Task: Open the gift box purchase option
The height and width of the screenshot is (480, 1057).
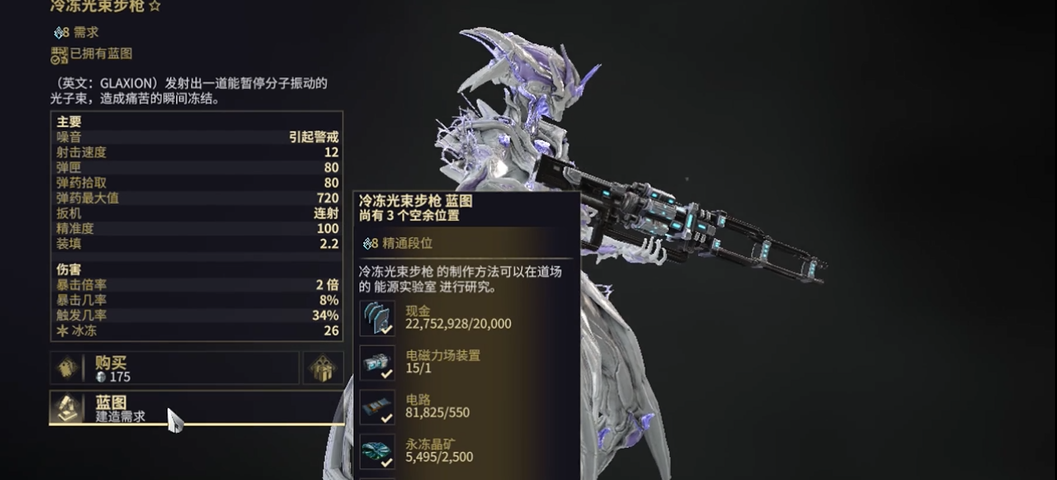Action: tap(323, 368)
